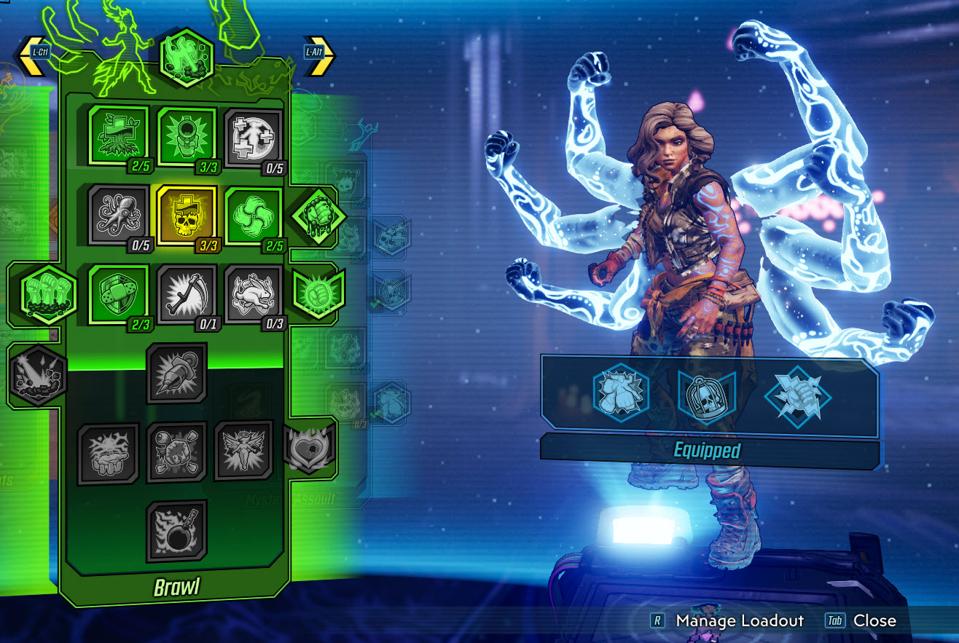Choose the green multi-fist action skill hexagon
This screenshot has width=959, height=643.
coord(46,293)
